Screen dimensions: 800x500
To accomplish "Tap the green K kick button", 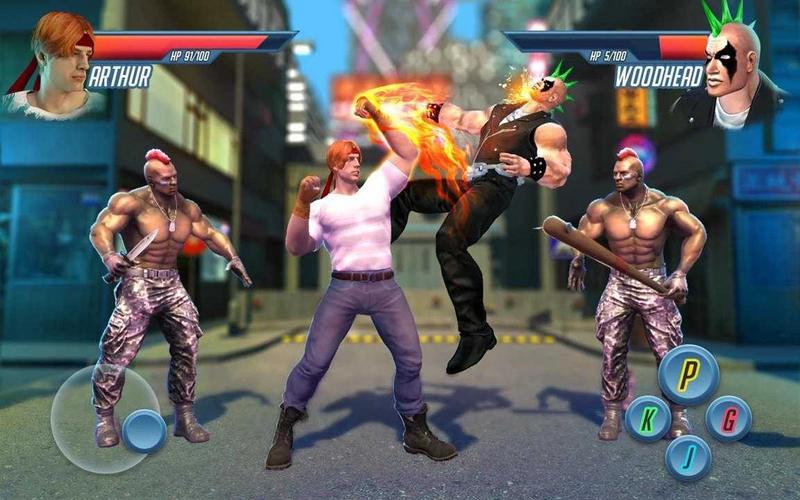I will [x=648, y=419].
